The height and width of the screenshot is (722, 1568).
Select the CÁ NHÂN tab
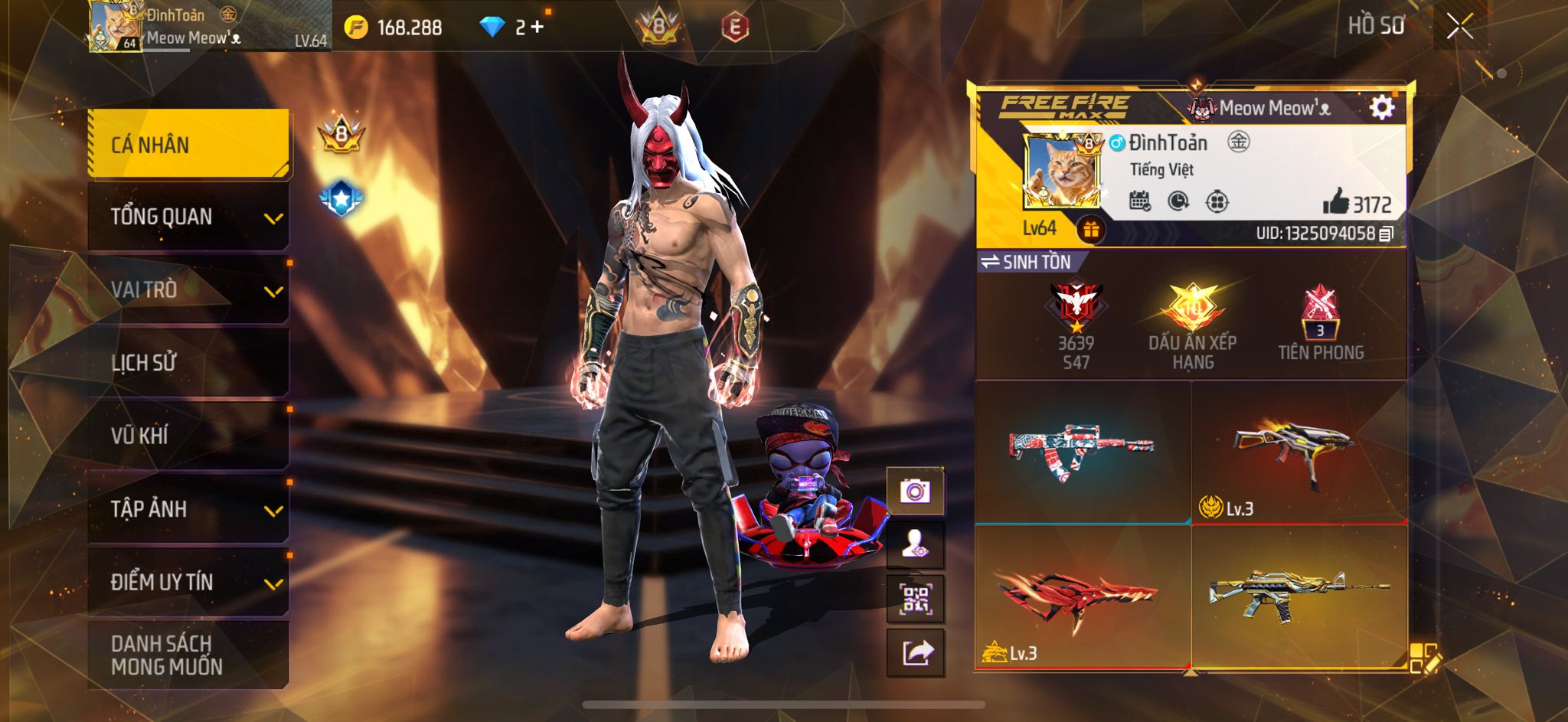pos(188,144)
